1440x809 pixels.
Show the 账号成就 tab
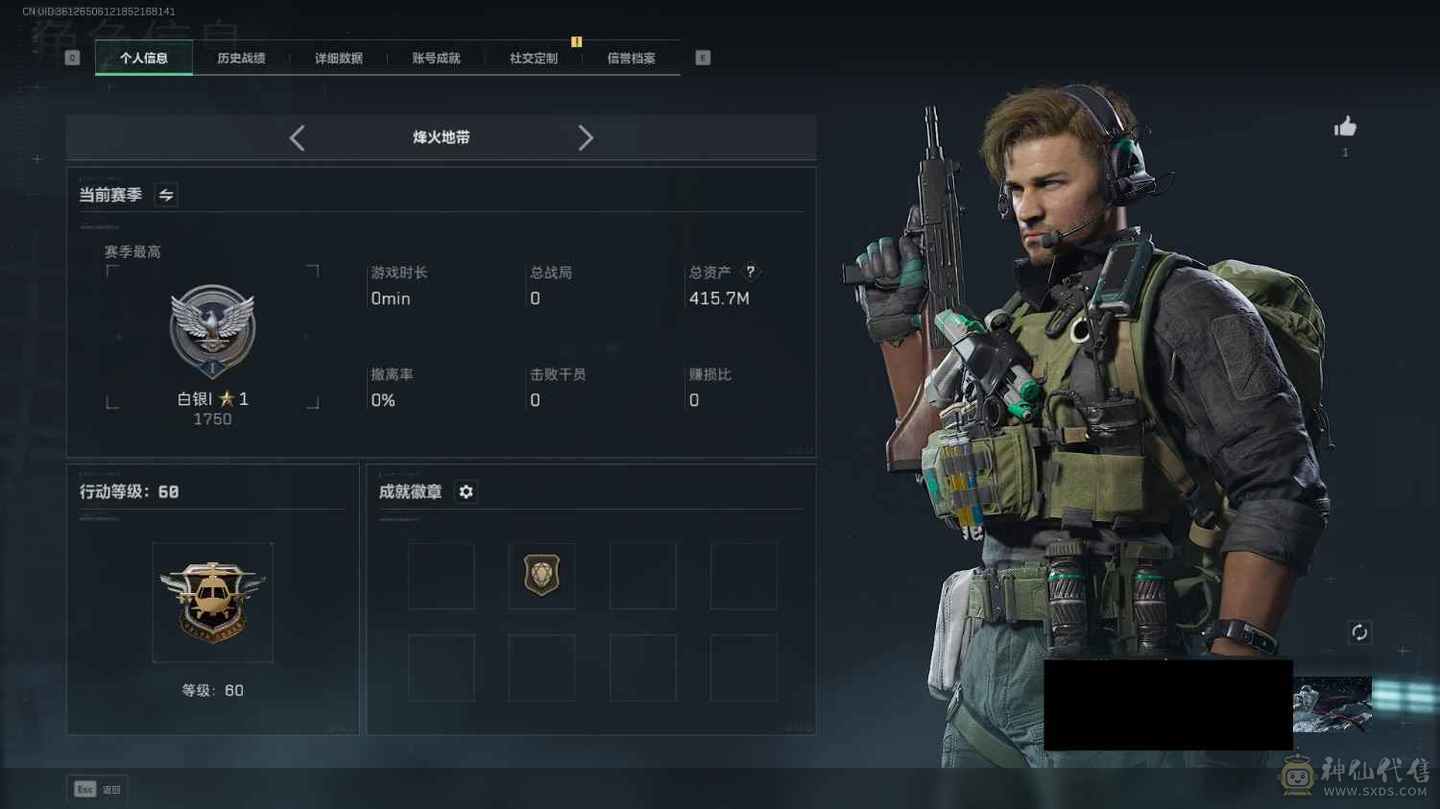click(436, 58)
